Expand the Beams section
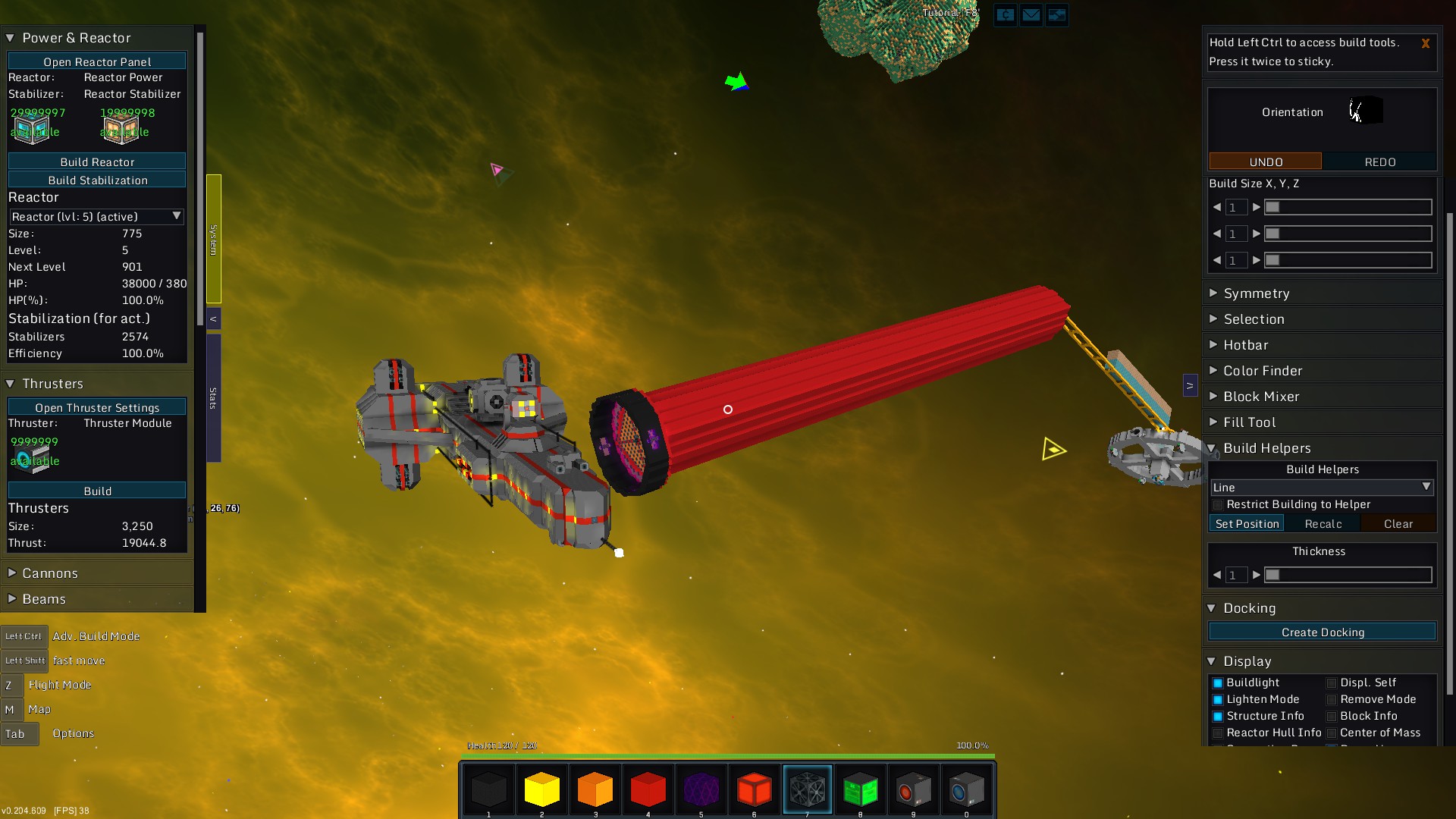1456x819 pixels. pos(44,599)
